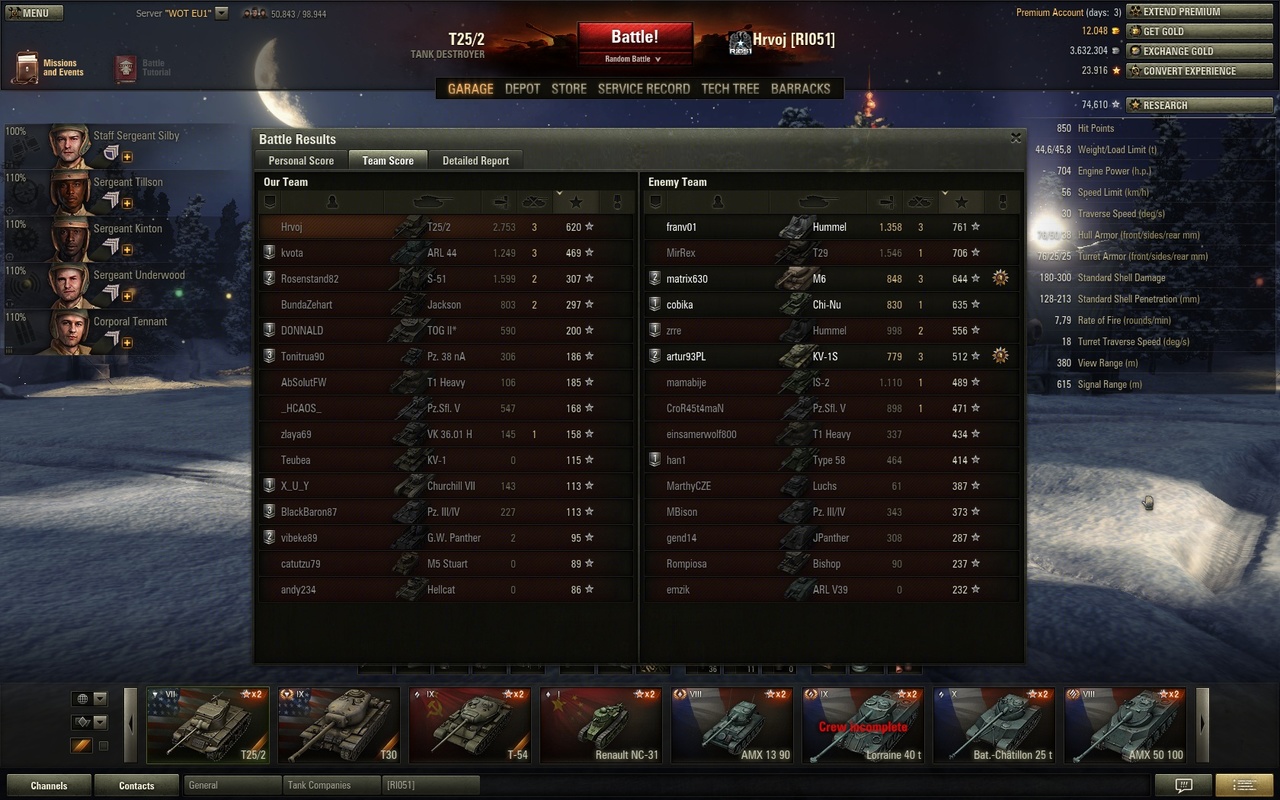Select the T-54 tank in the carousel
The image size is (1280, 800).
pos(468,725)
